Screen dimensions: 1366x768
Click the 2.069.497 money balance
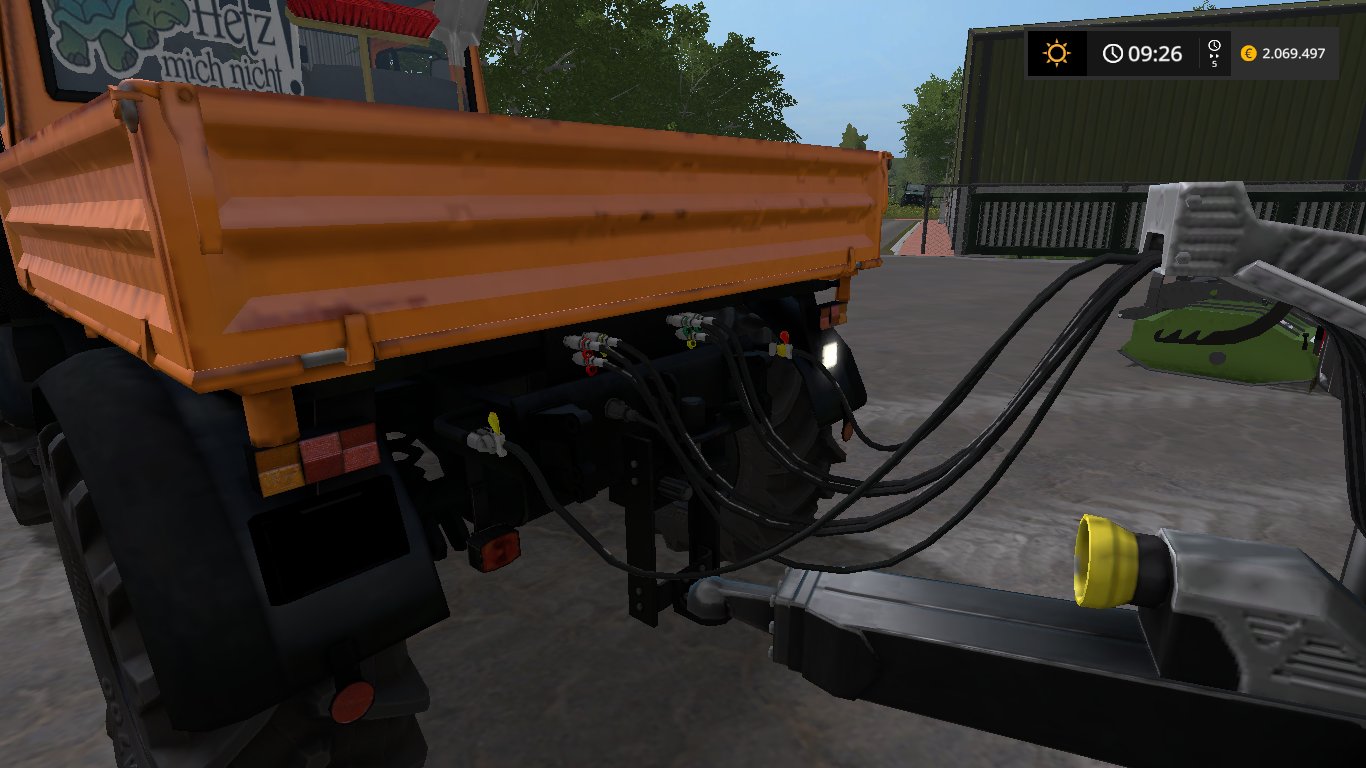click(1293, 53)
